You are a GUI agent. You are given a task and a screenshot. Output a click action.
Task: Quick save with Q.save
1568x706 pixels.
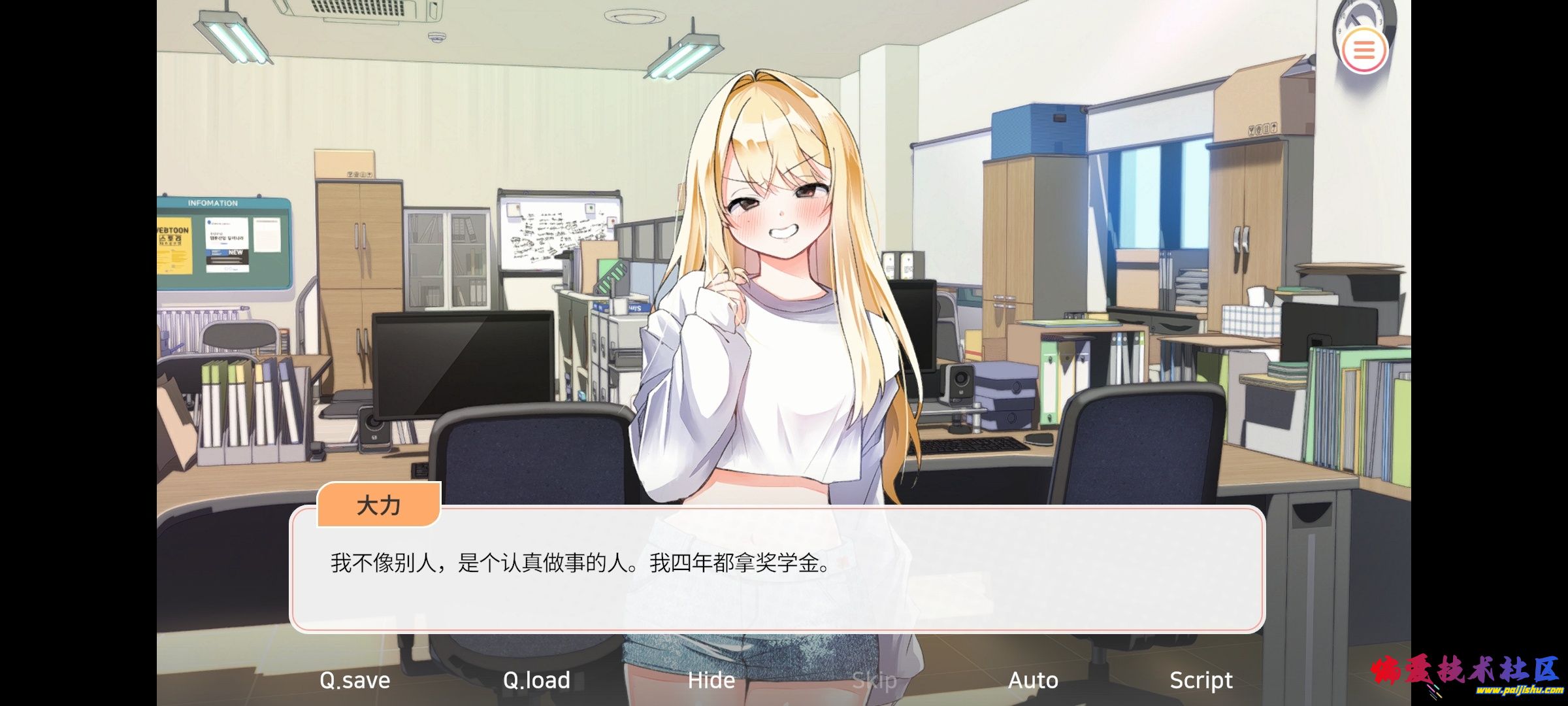355,681
